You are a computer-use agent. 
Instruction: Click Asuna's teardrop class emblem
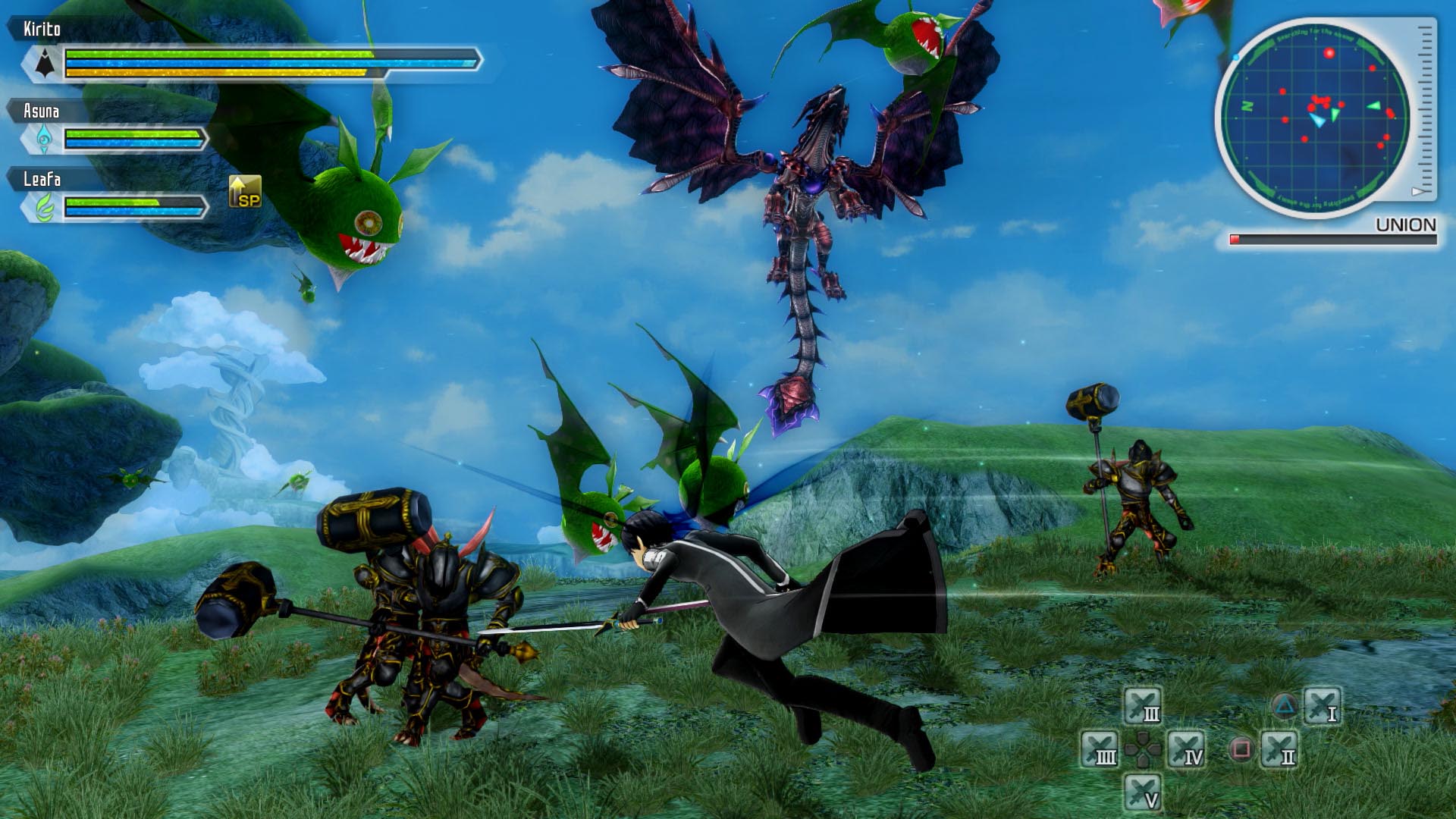(44, 140)
